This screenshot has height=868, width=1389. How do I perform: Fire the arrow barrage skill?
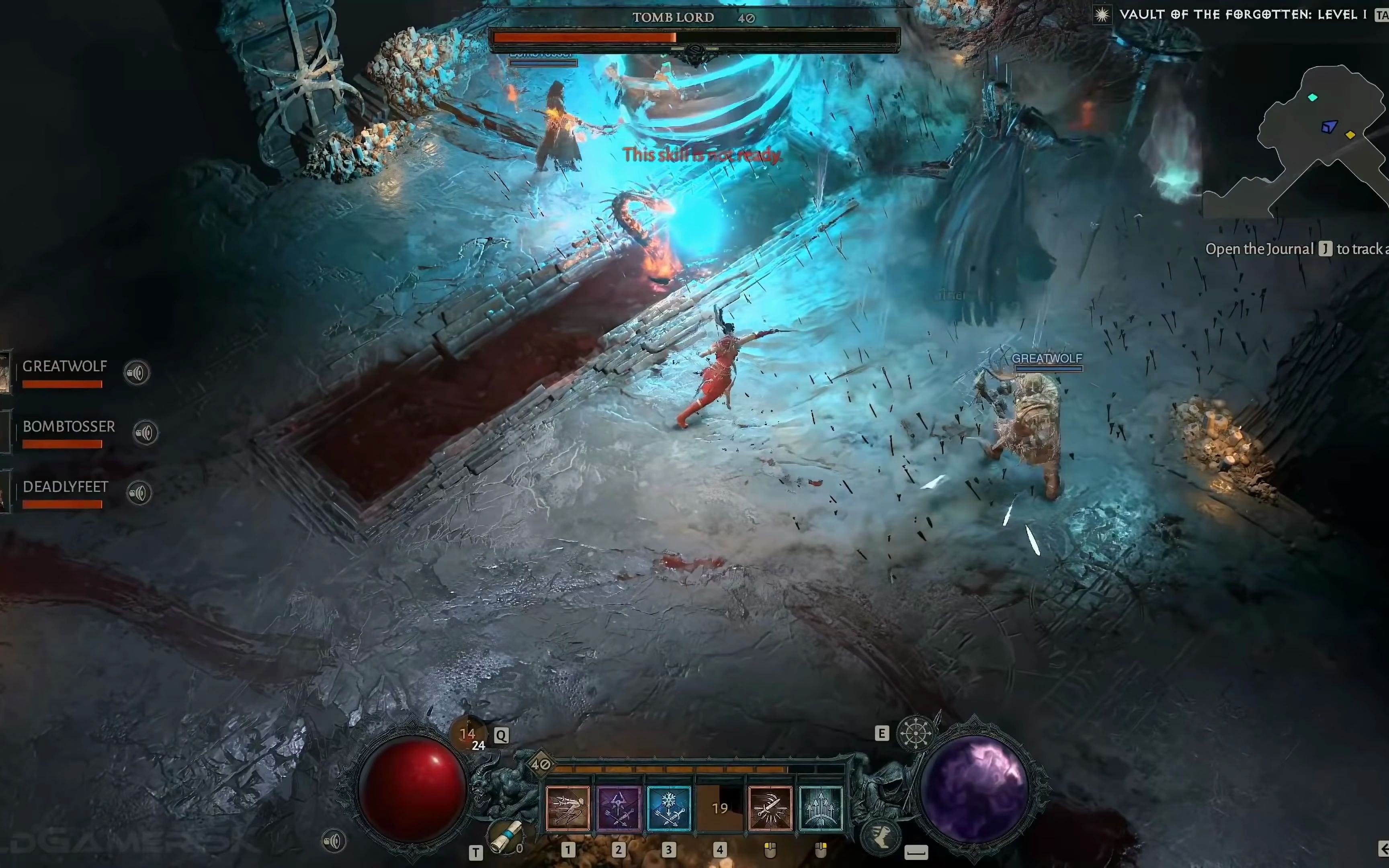[x=821, y=808]
